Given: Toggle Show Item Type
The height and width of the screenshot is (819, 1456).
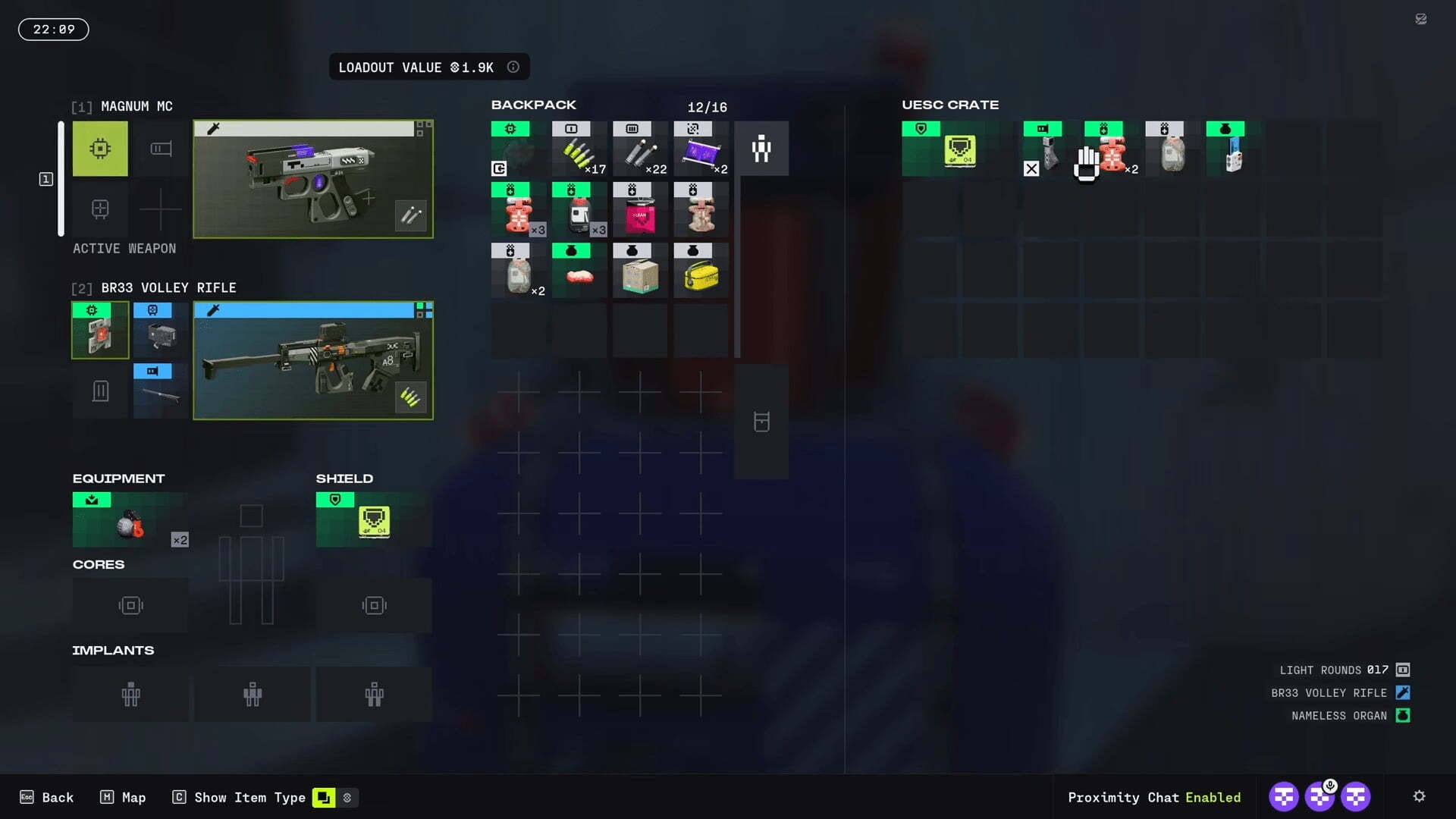Looking at the screenshot, I should [240, 797].
